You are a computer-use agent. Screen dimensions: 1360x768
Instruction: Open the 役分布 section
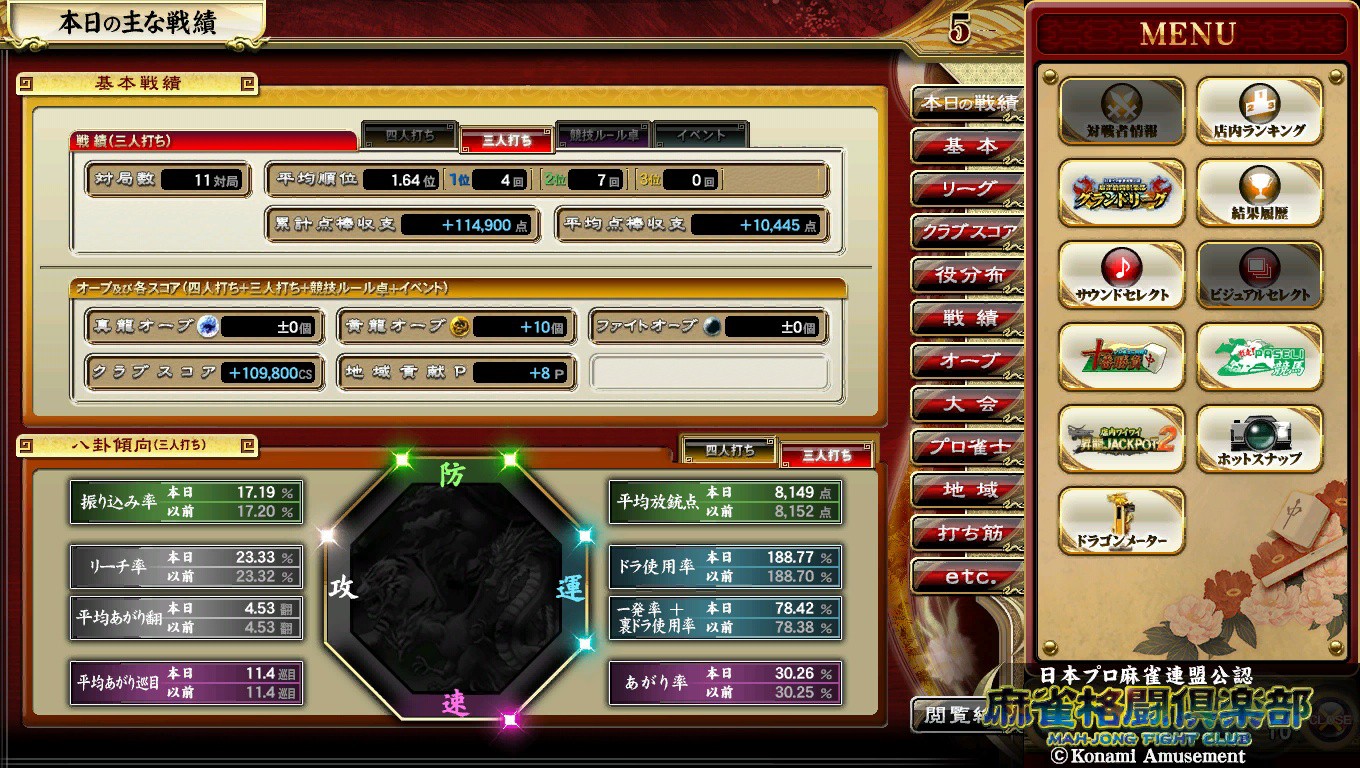968,275
